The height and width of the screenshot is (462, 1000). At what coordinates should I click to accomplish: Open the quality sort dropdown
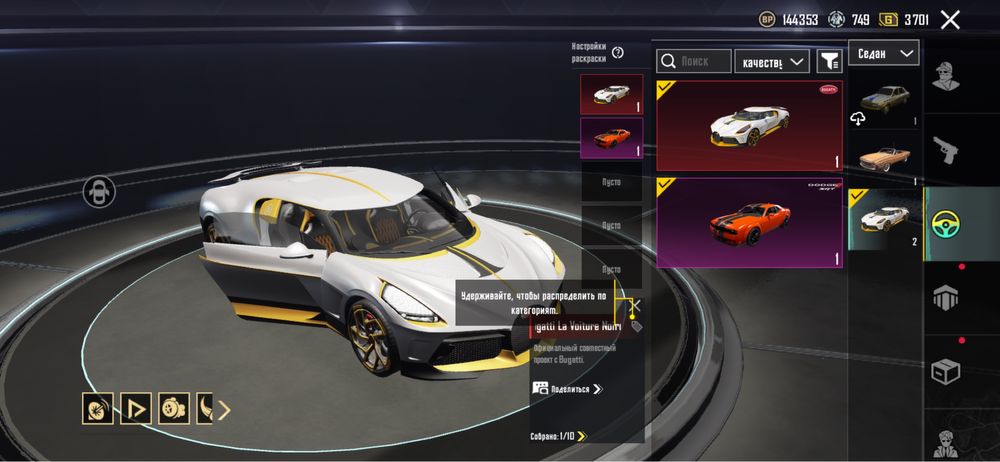(x=771, y=62)
